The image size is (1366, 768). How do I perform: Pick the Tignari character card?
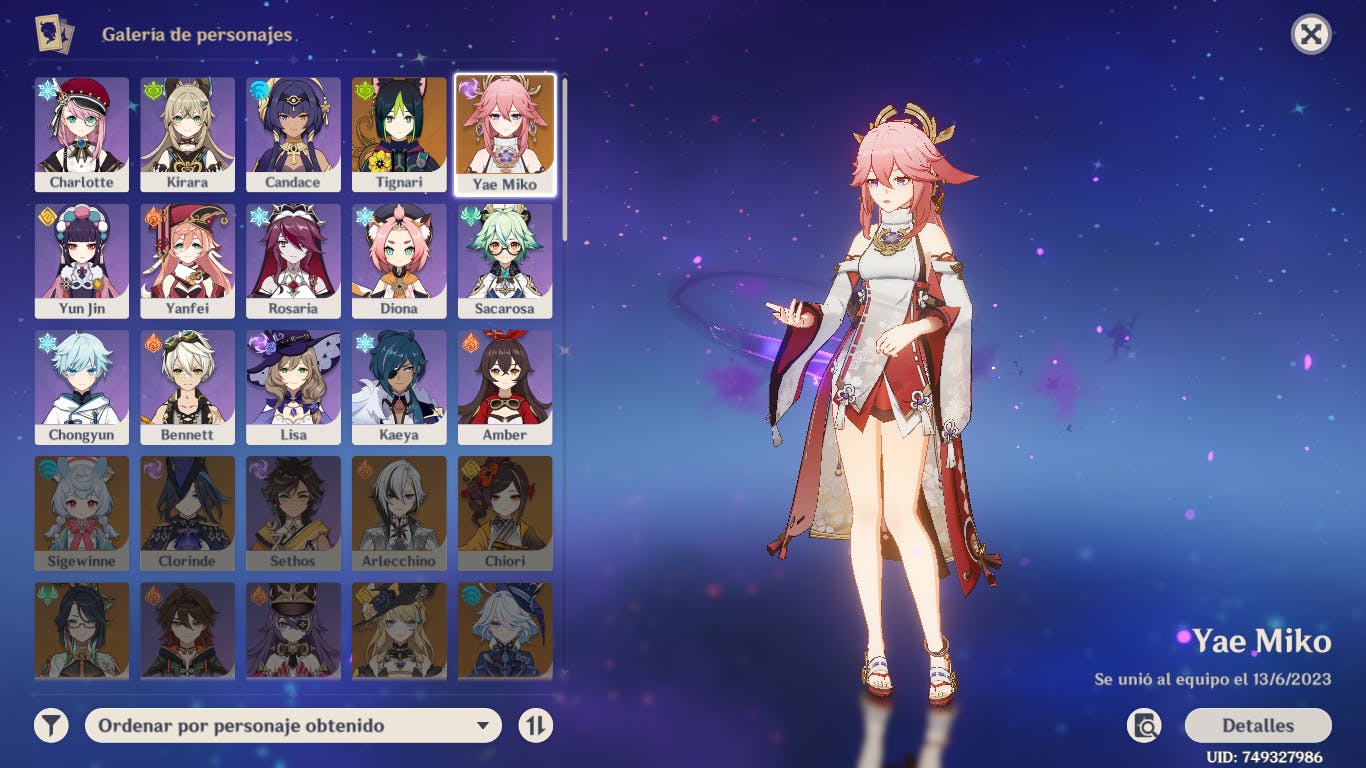coord(399,134)
